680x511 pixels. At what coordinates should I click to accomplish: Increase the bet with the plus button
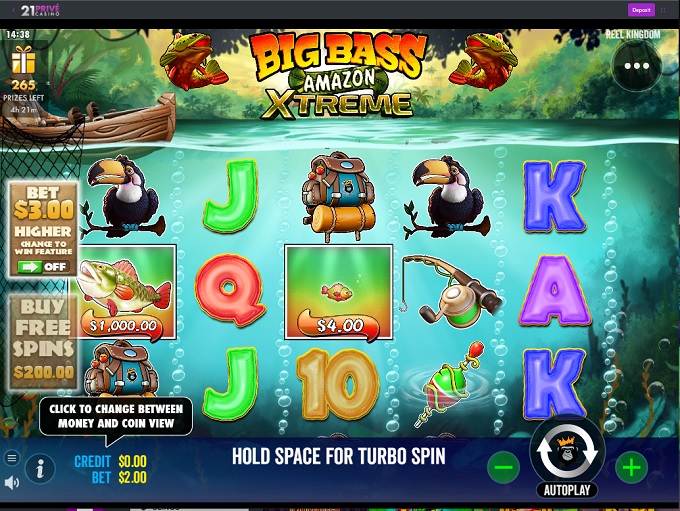point(630,466)
